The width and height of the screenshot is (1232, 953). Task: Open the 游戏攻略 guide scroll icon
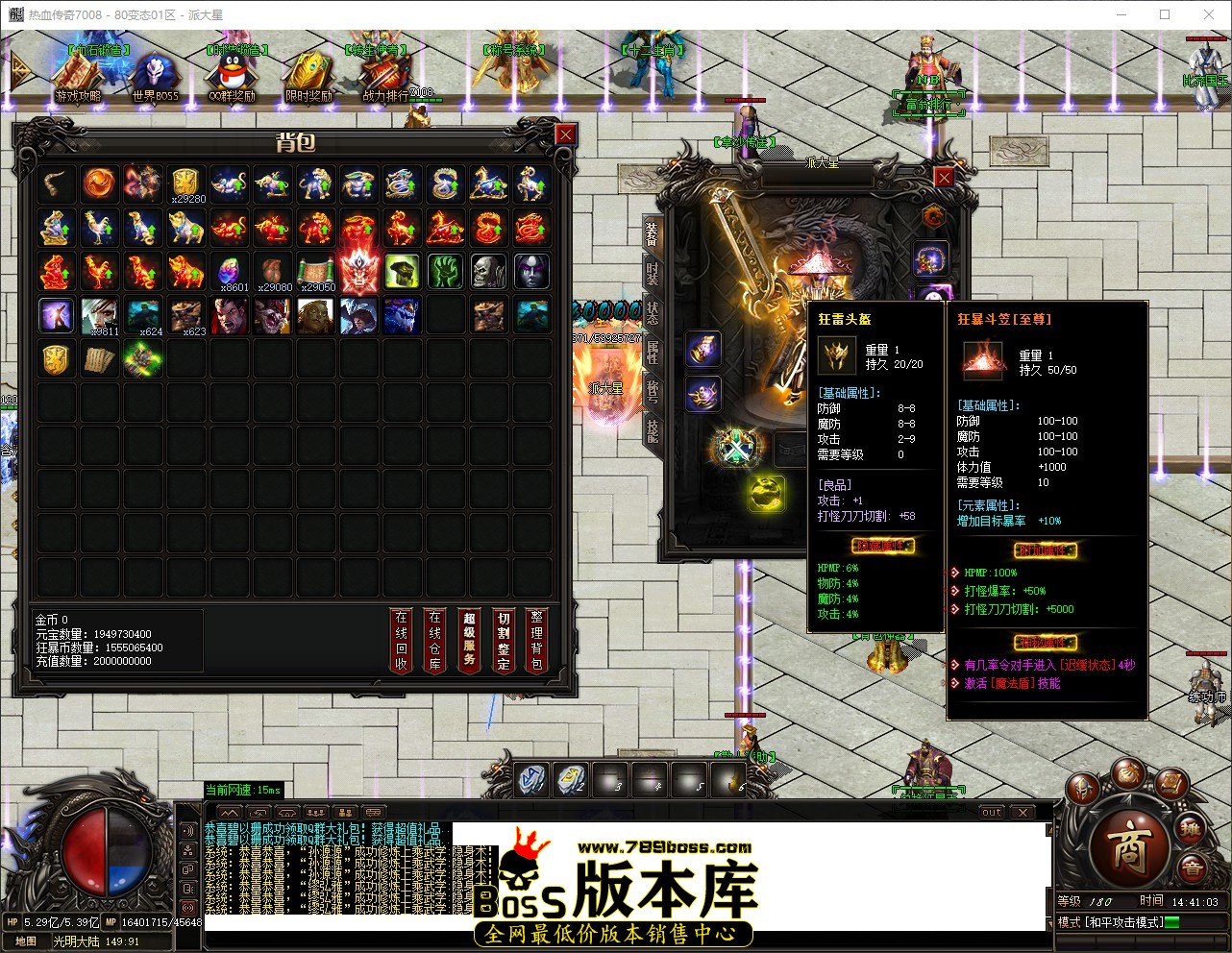pyautogui.click(x=79, y=72)
